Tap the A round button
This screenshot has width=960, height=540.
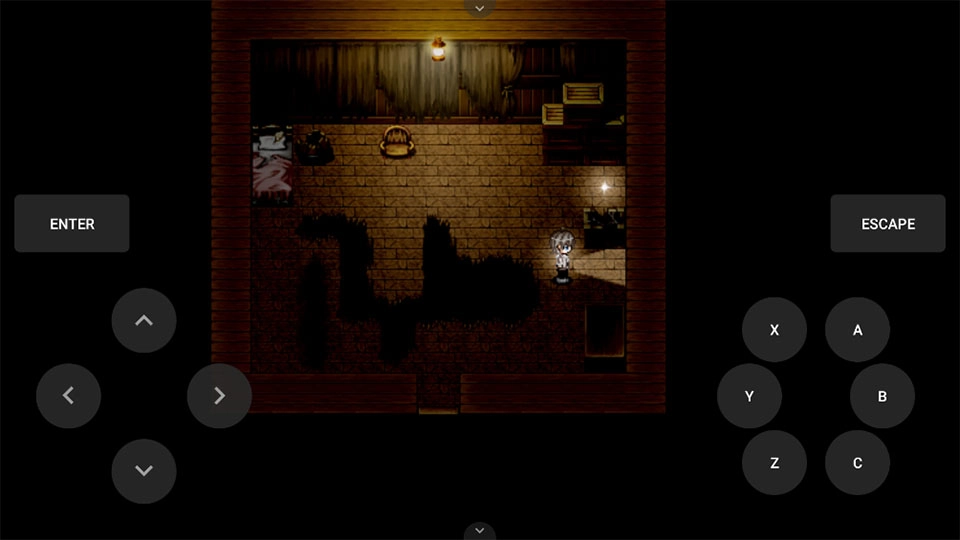pos(857,330)
